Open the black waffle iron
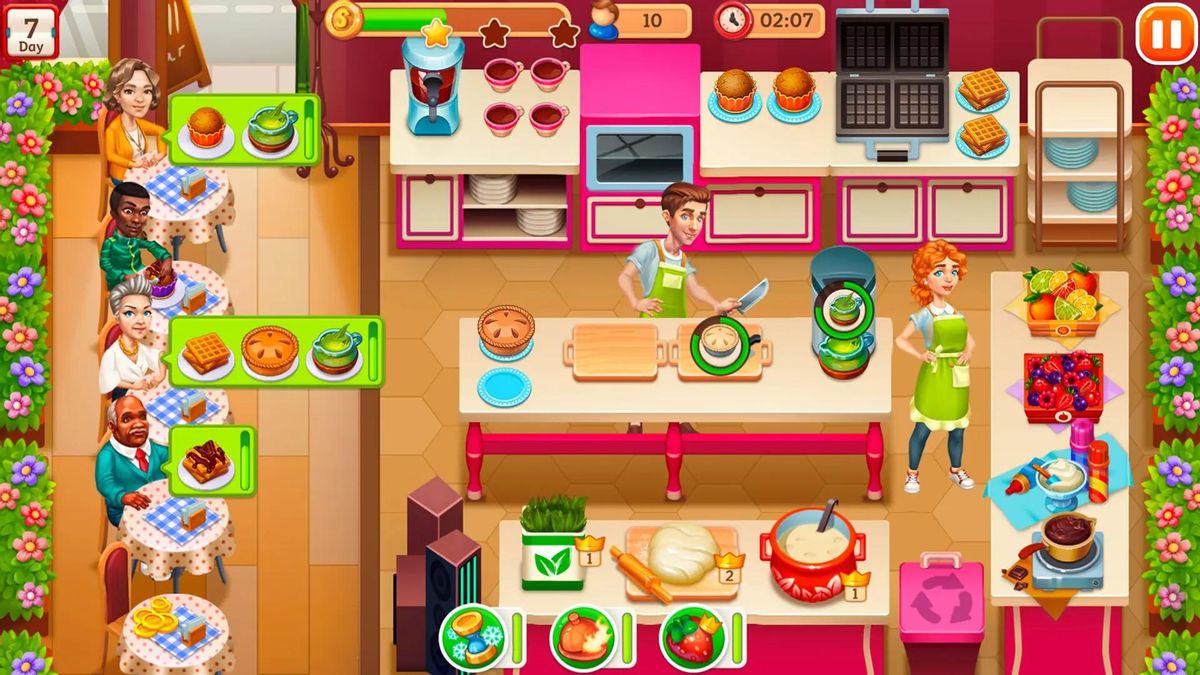 pyautogui.click(x=891, y=84)
